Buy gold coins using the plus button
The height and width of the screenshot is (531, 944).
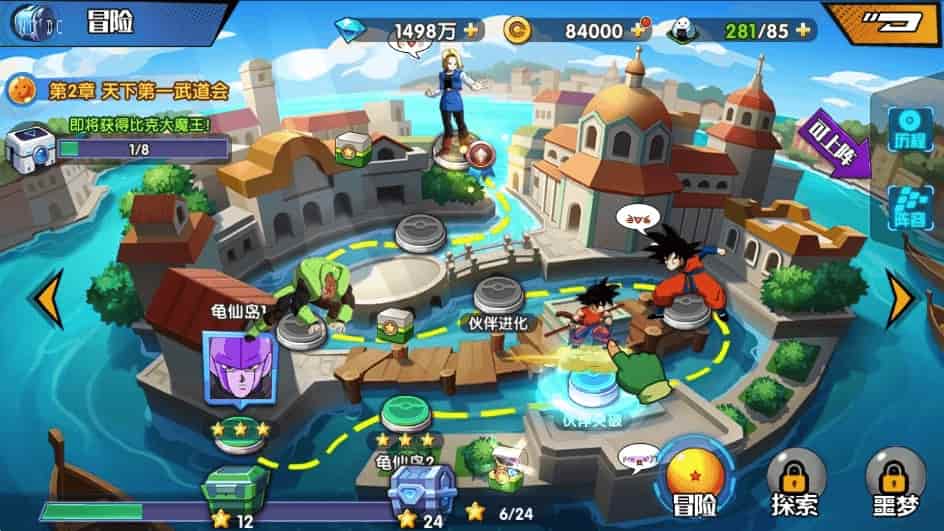639,30
